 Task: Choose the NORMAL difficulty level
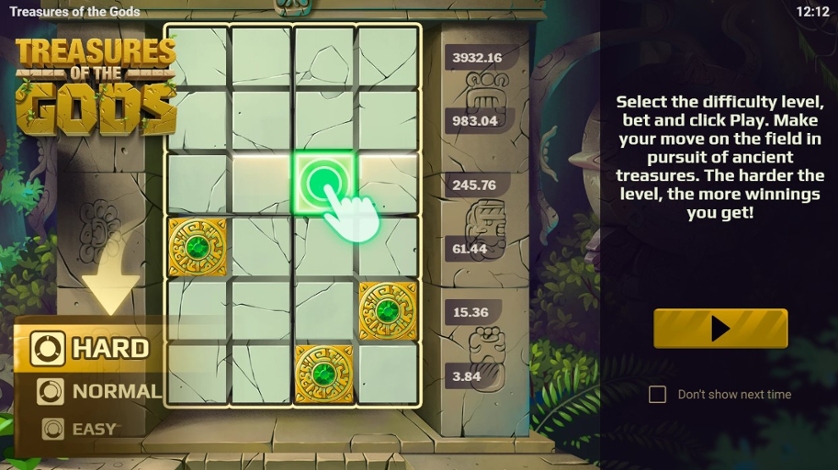click(97, 391)
